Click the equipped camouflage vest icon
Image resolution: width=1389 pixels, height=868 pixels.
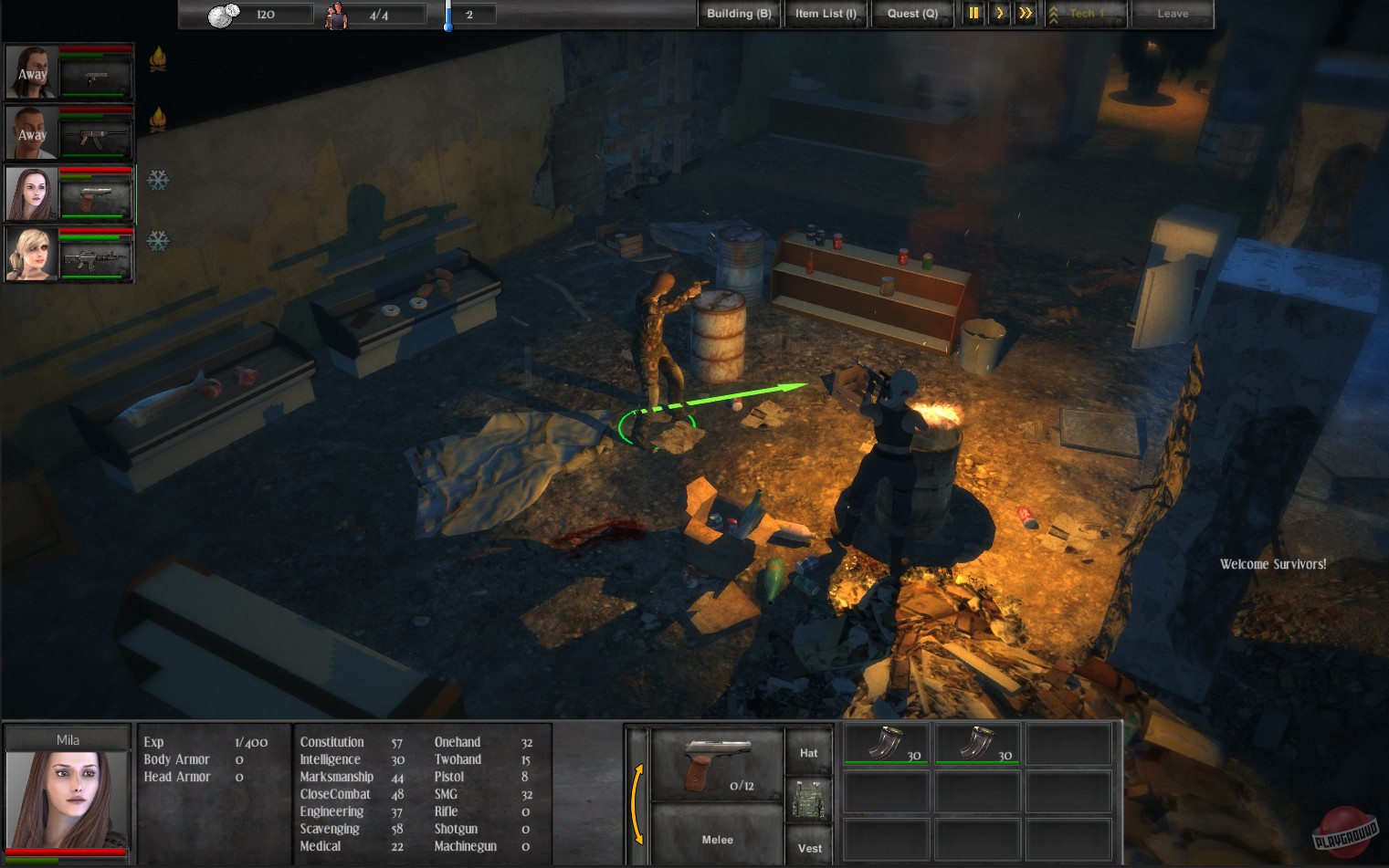[808, 799]
